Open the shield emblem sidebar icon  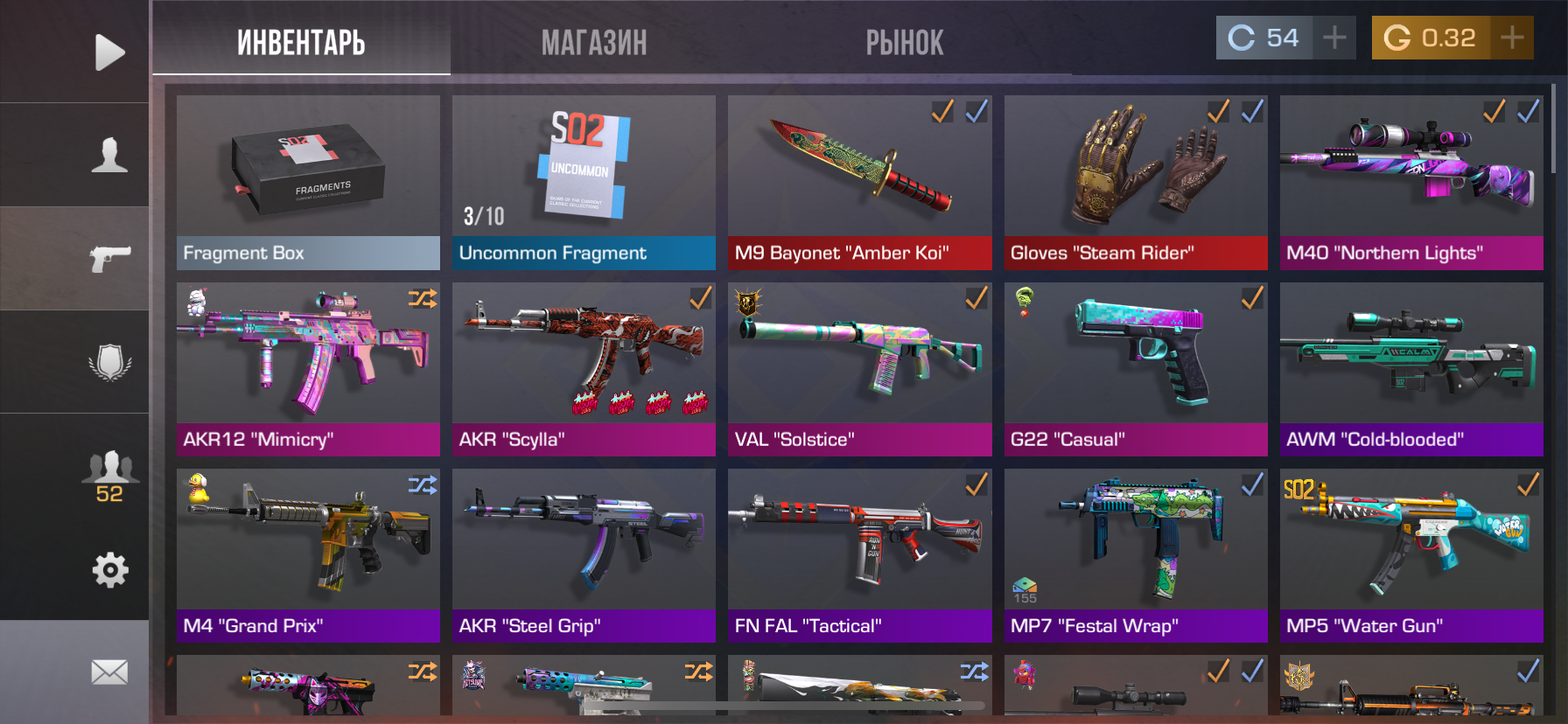(x=109, y=361)
